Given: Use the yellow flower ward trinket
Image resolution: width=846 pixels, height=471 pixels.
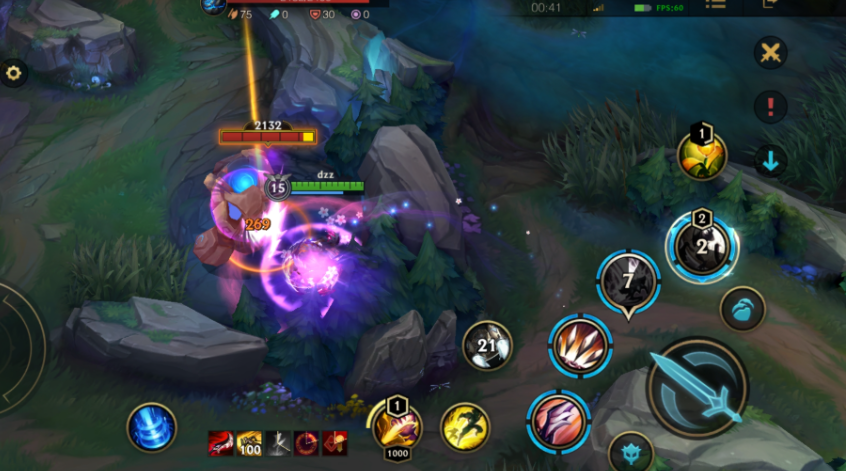Looking at the screenshot, I should pos(702,155).
